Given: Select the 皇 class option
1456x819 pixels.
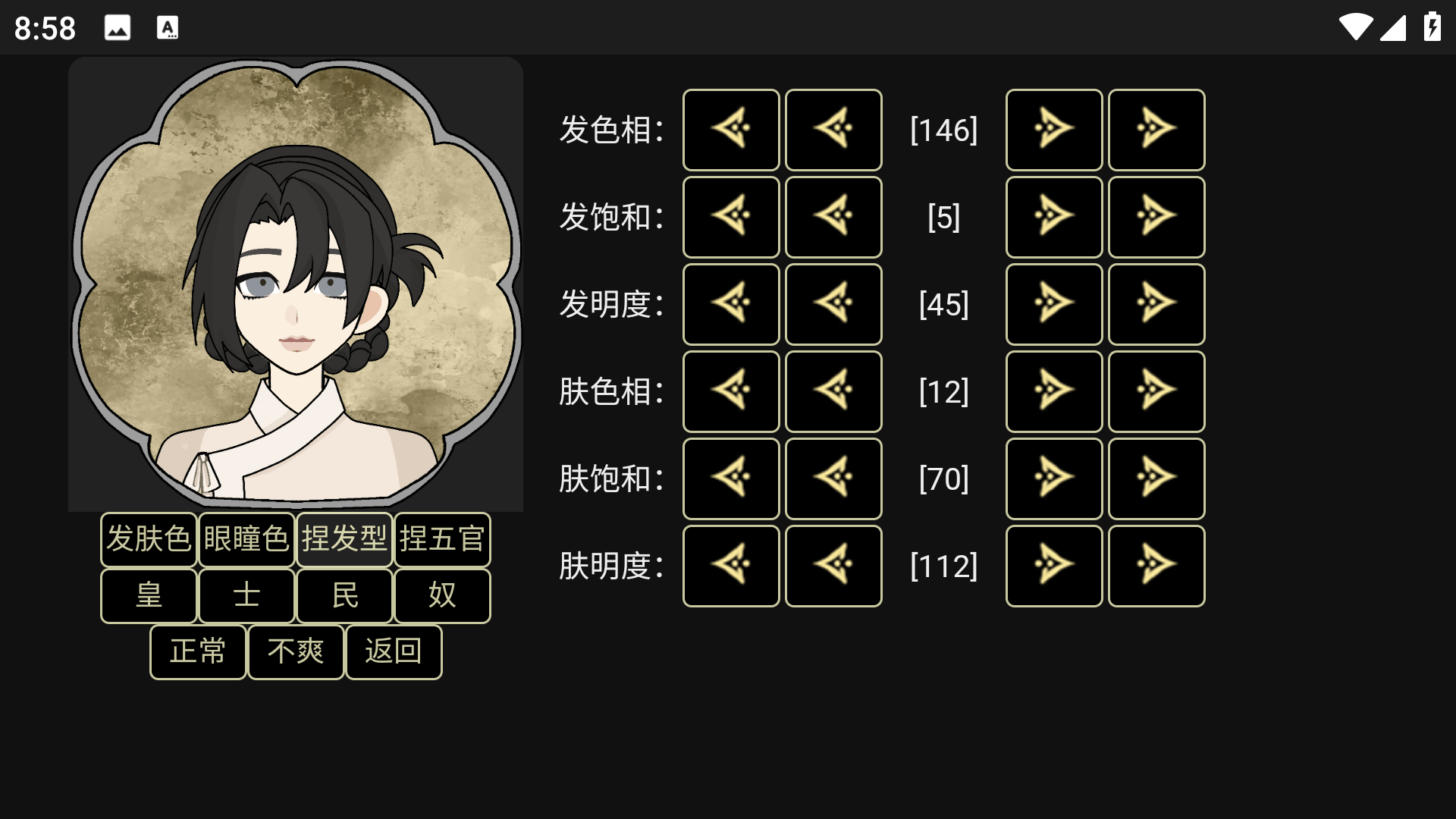Looking at the screenshot, I should pyautogui.click(x=149, y=596).
